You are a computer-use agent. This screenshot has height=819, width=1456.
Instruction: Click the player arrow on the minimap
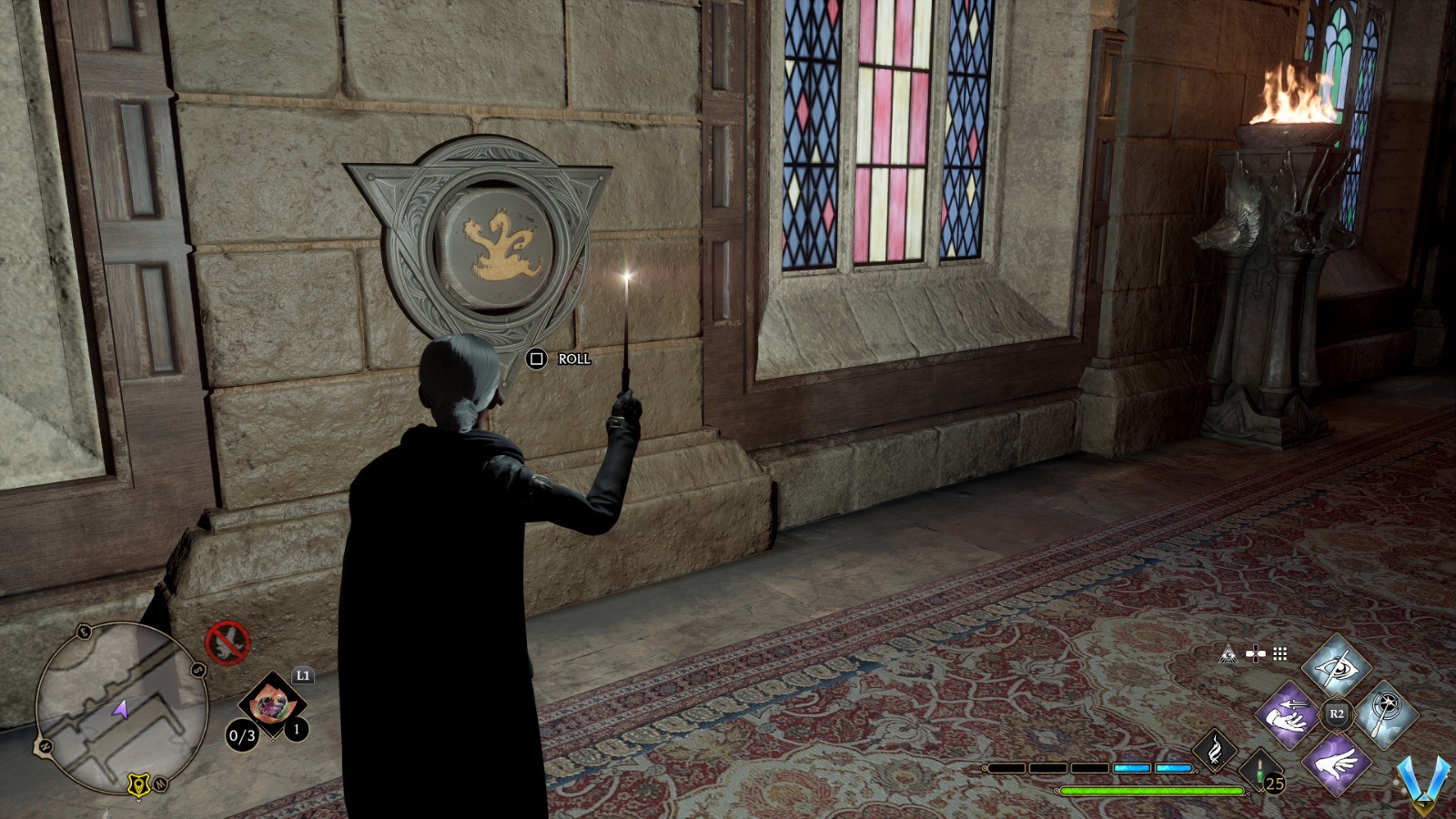coord(121,710)
